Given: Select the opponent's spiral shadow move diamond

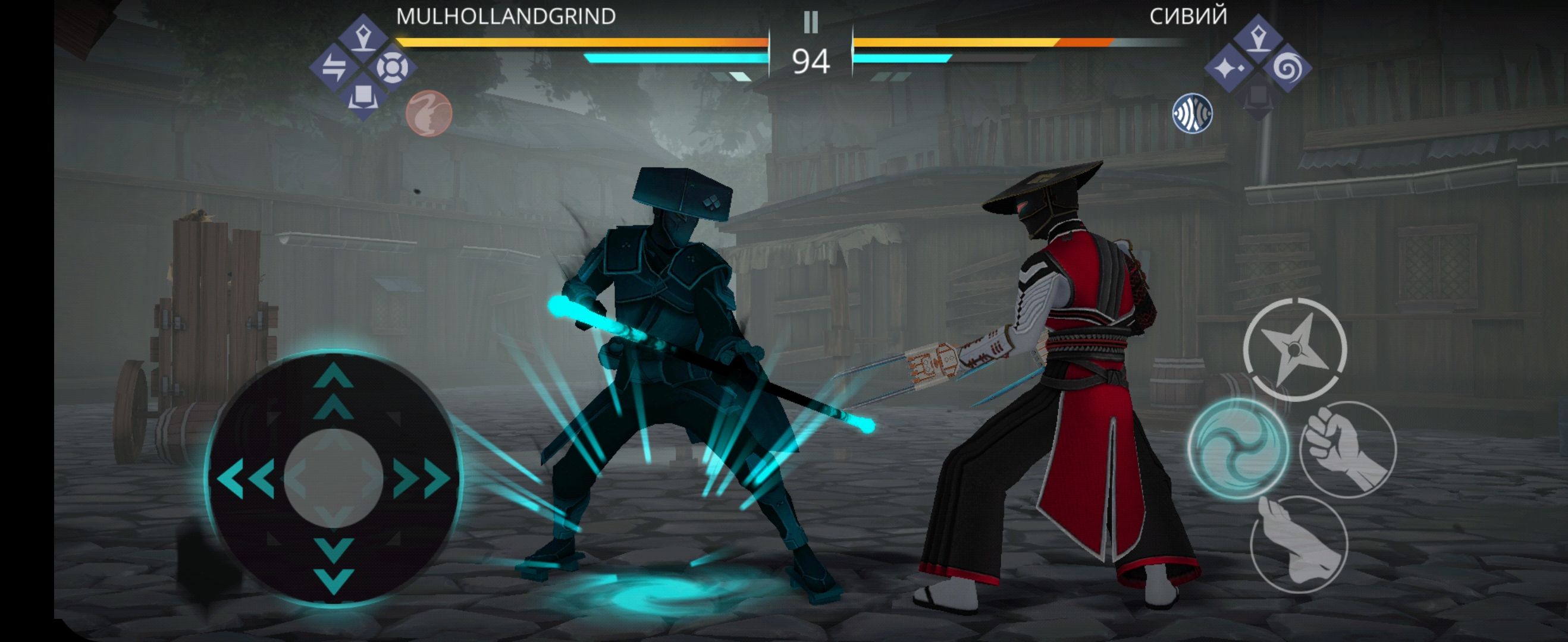Looking at the screenshot, I should click(x=1287, y=68).
